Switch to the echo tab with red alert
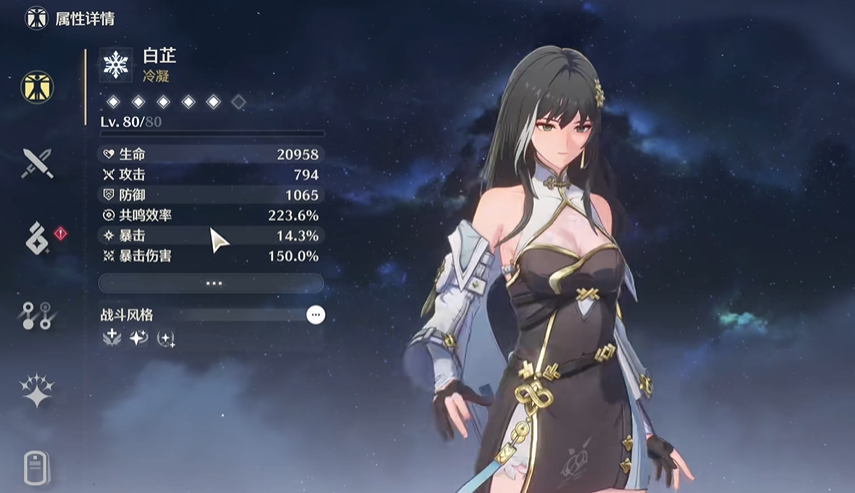 click(x=37, y=239)
